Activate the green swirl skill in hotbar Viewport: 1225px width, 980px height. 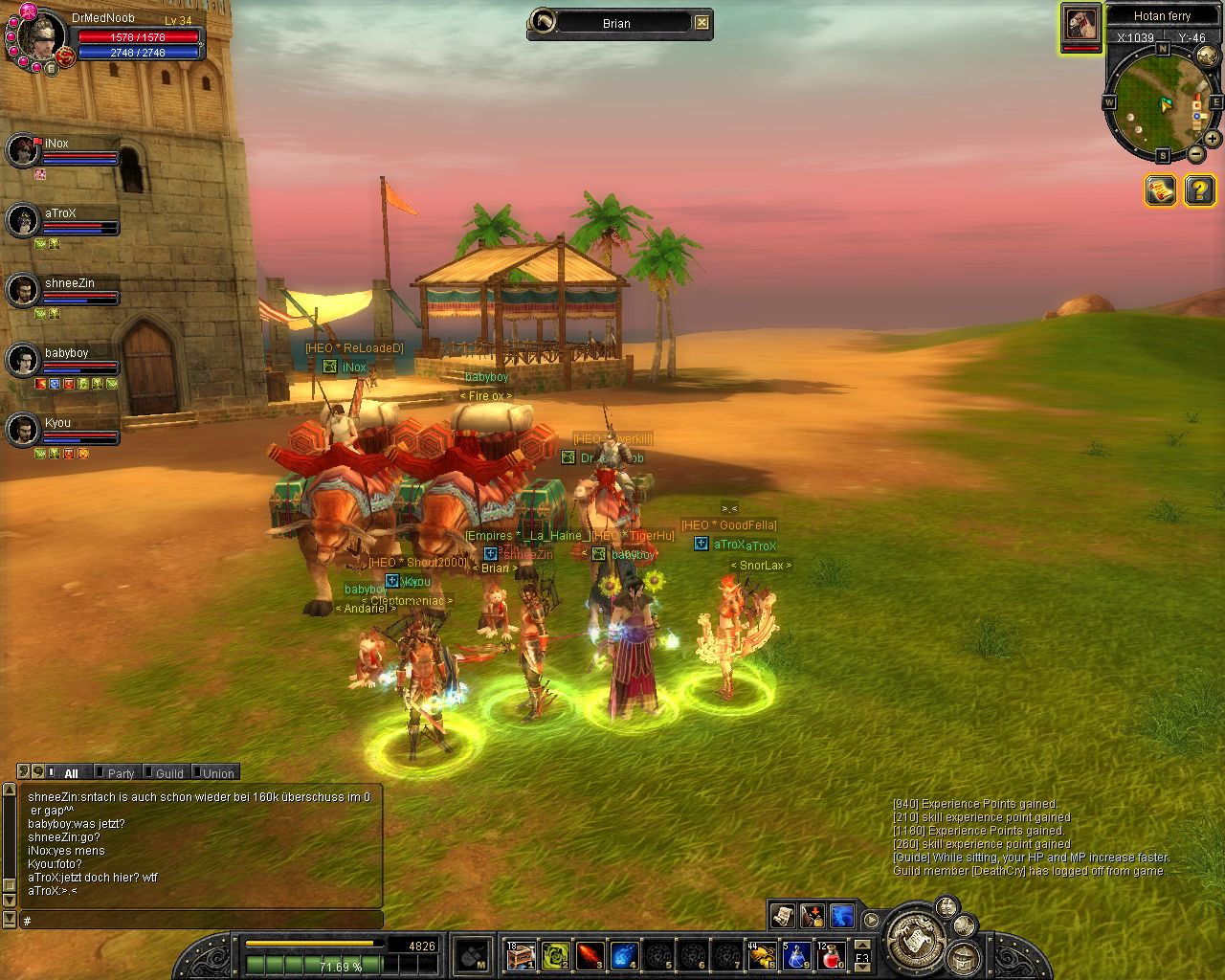coord(555,955)
